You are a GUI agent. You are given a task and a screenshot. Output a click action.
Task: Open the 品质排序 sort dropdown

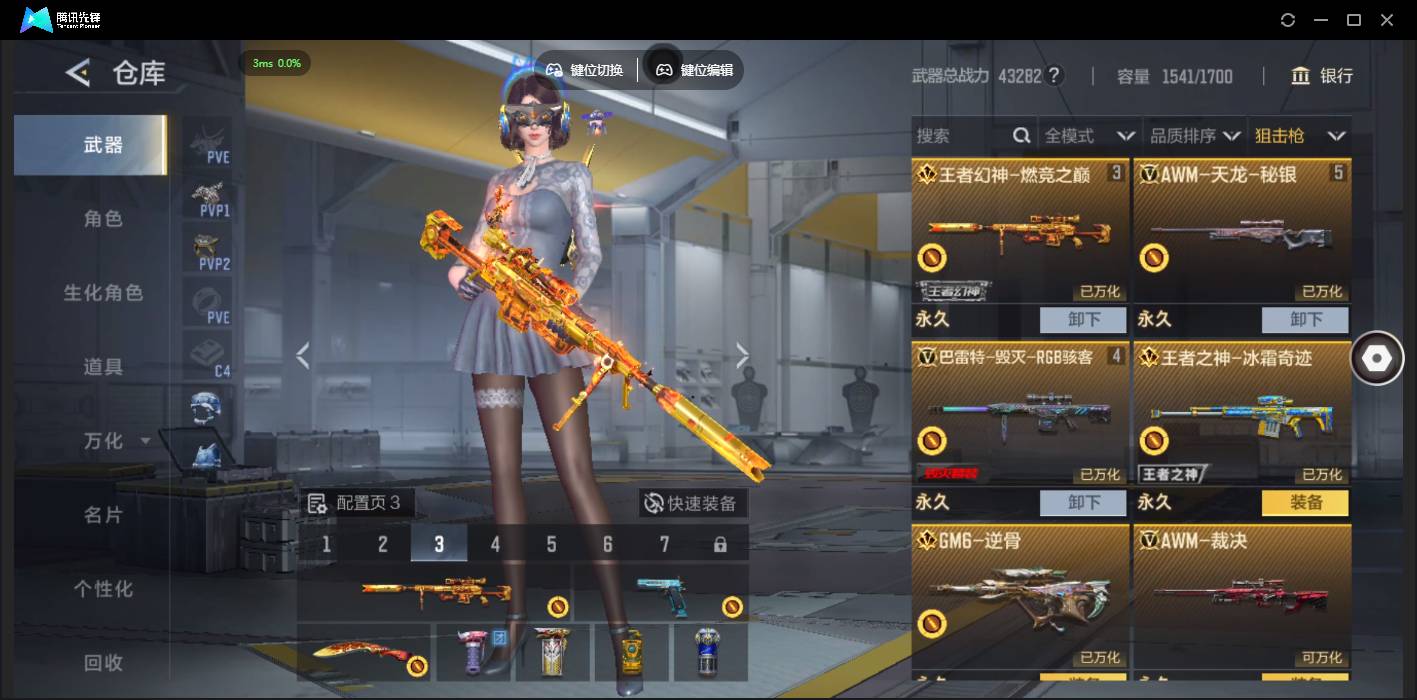tap(1195, 136)
